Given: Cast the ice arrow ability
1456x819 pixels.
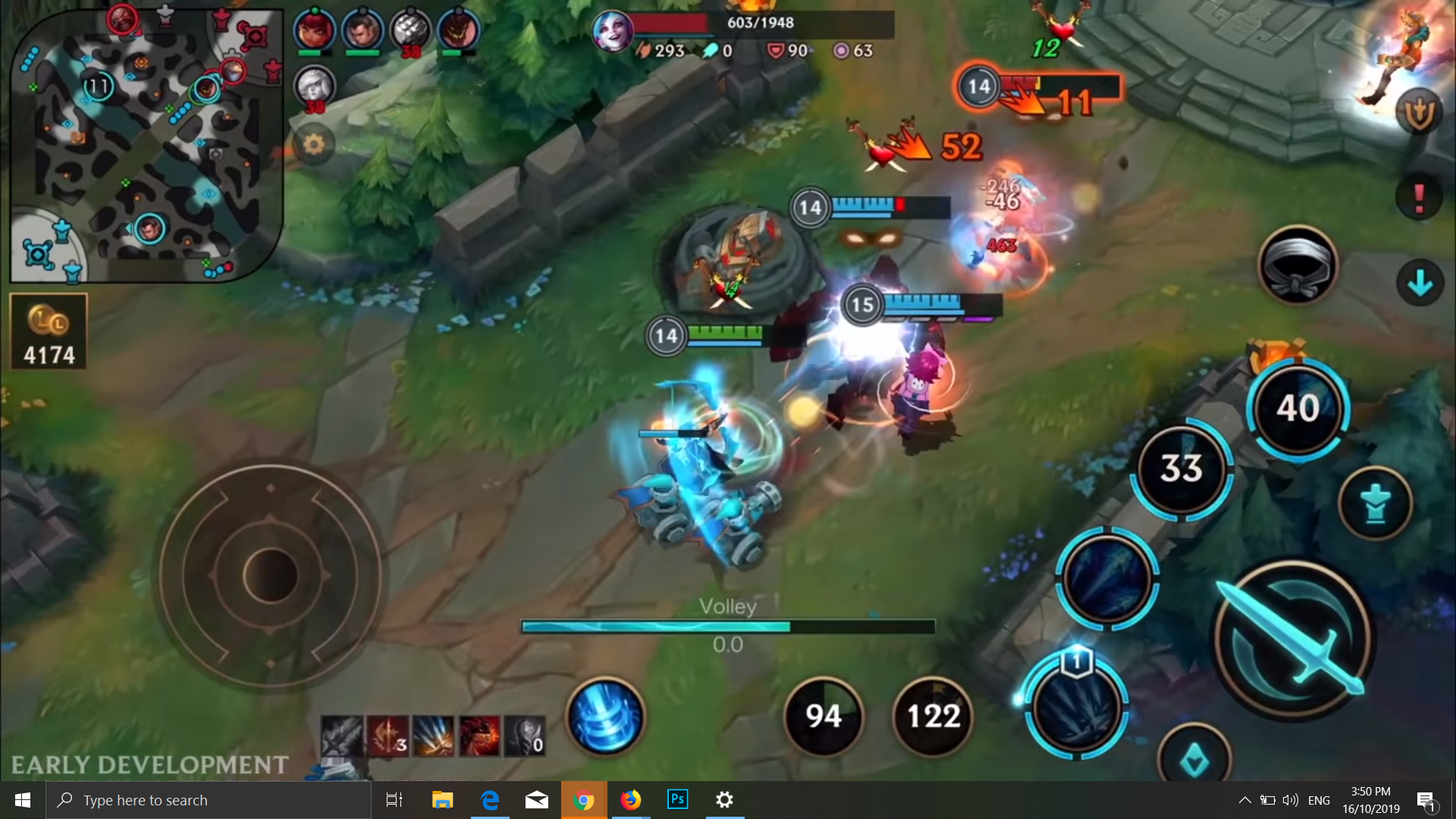Looking at the screenshot, I should (x=1107, y=578).
